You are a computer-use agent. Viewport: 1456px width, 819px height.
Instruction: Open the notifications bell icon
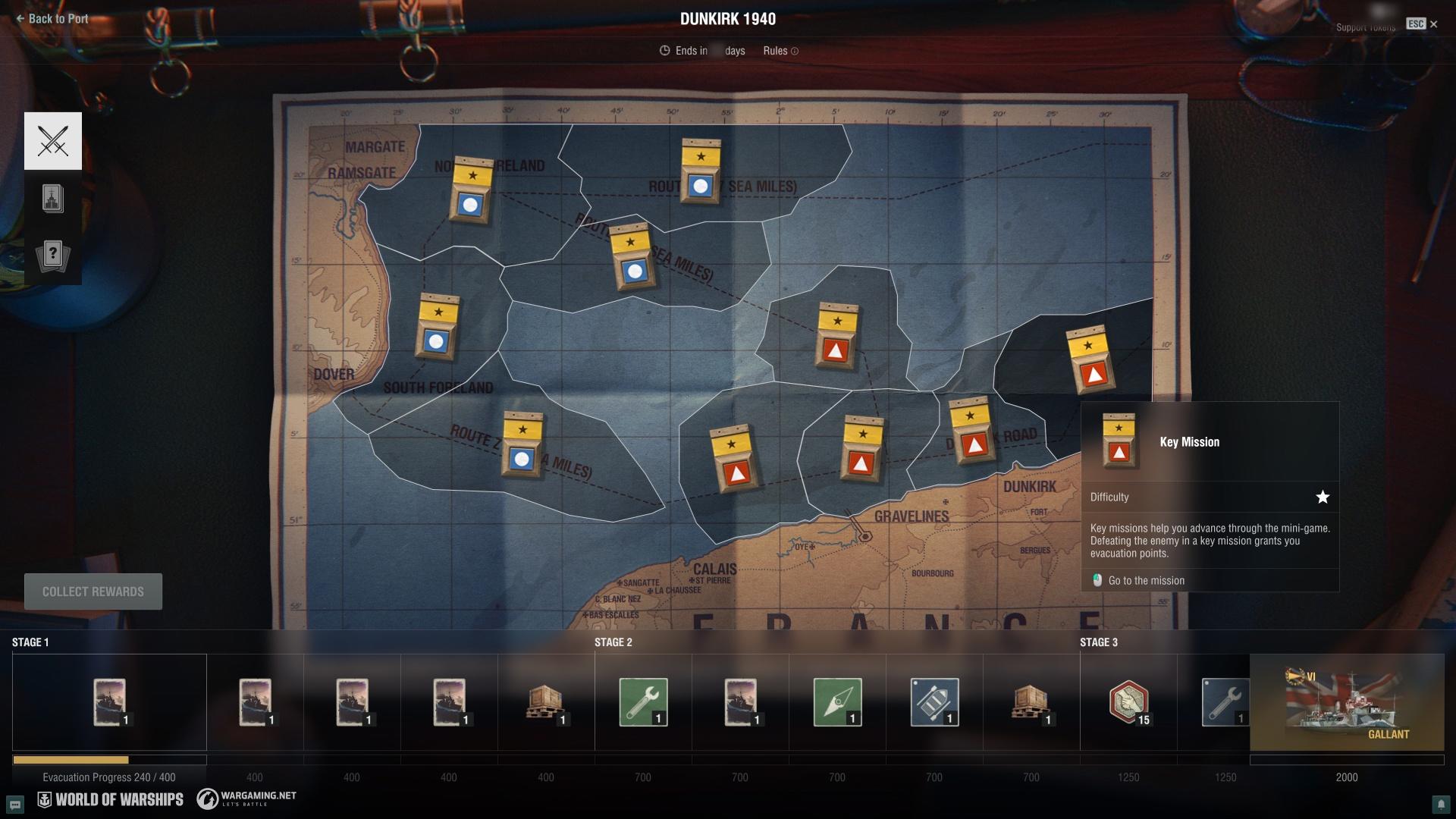tap(1440, 804)
